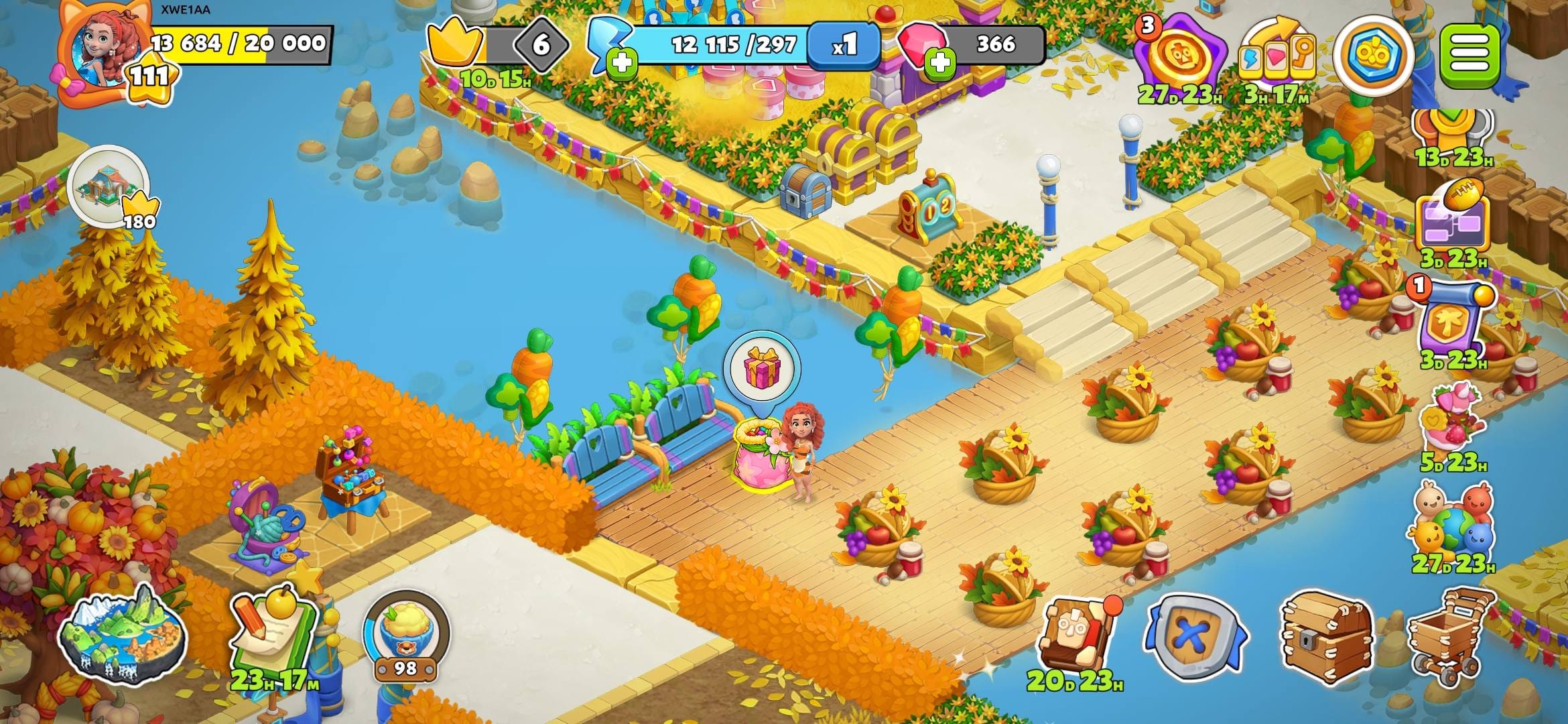Open the blue hexagon token icon
1568x724 pixels.
(1374, 55)
